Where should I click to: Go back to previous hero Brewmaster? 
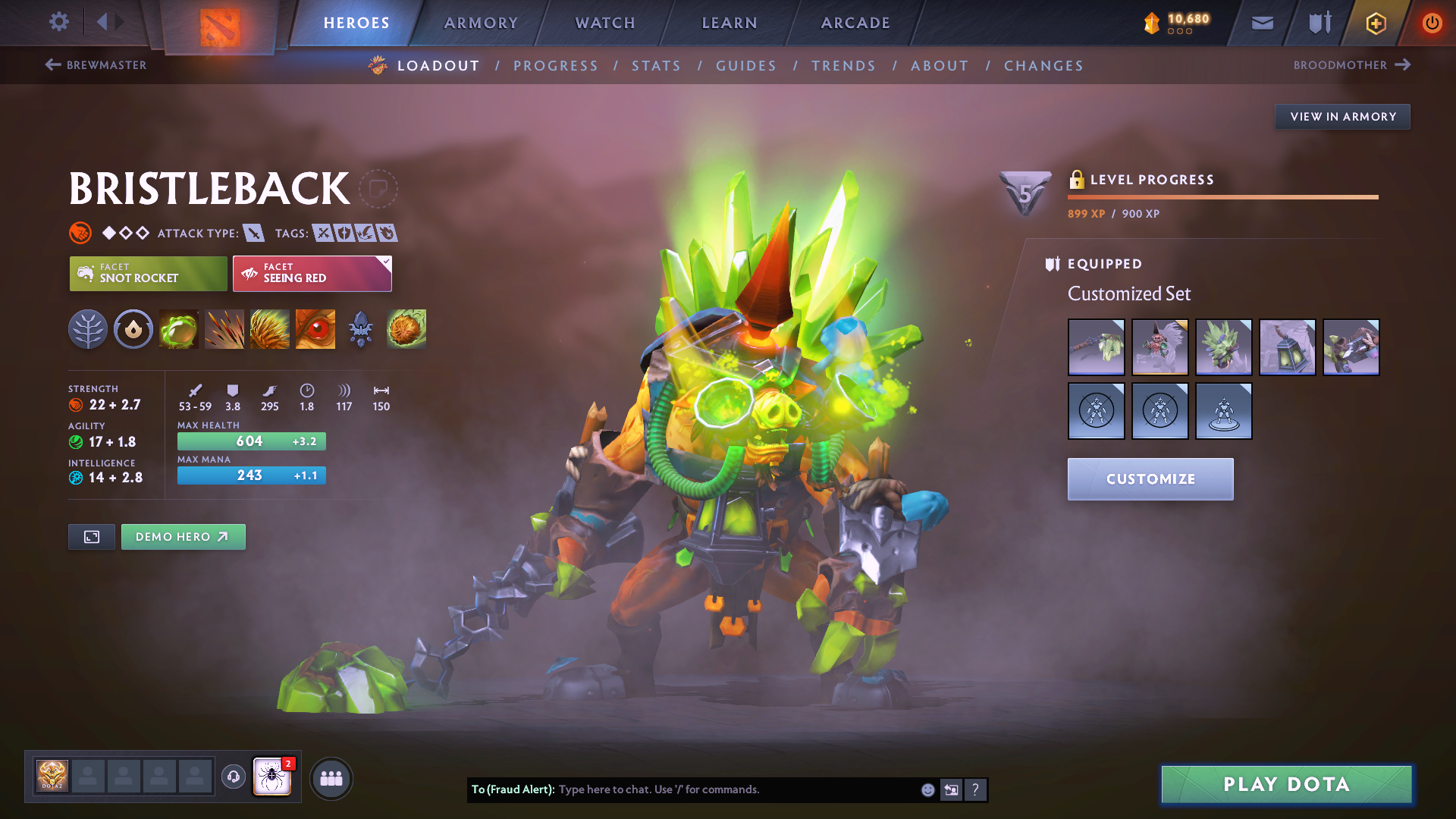tap(96, 65)
